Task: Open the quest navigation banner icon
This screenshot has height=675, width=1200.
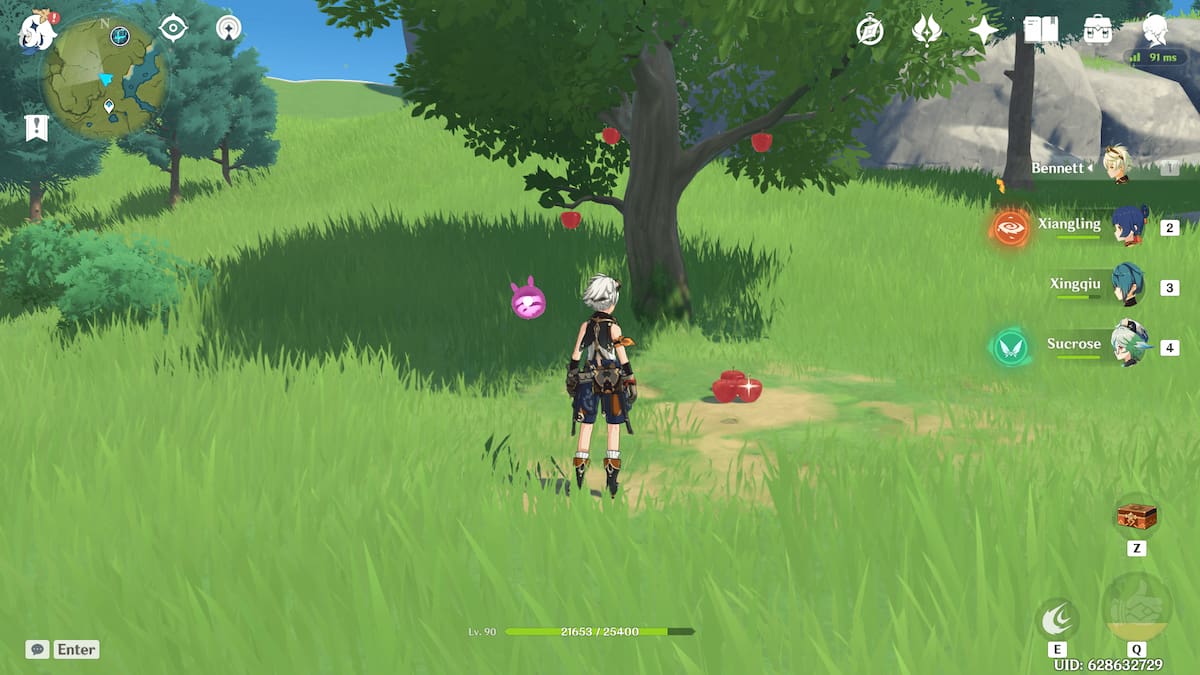Action: pos(35,127)
